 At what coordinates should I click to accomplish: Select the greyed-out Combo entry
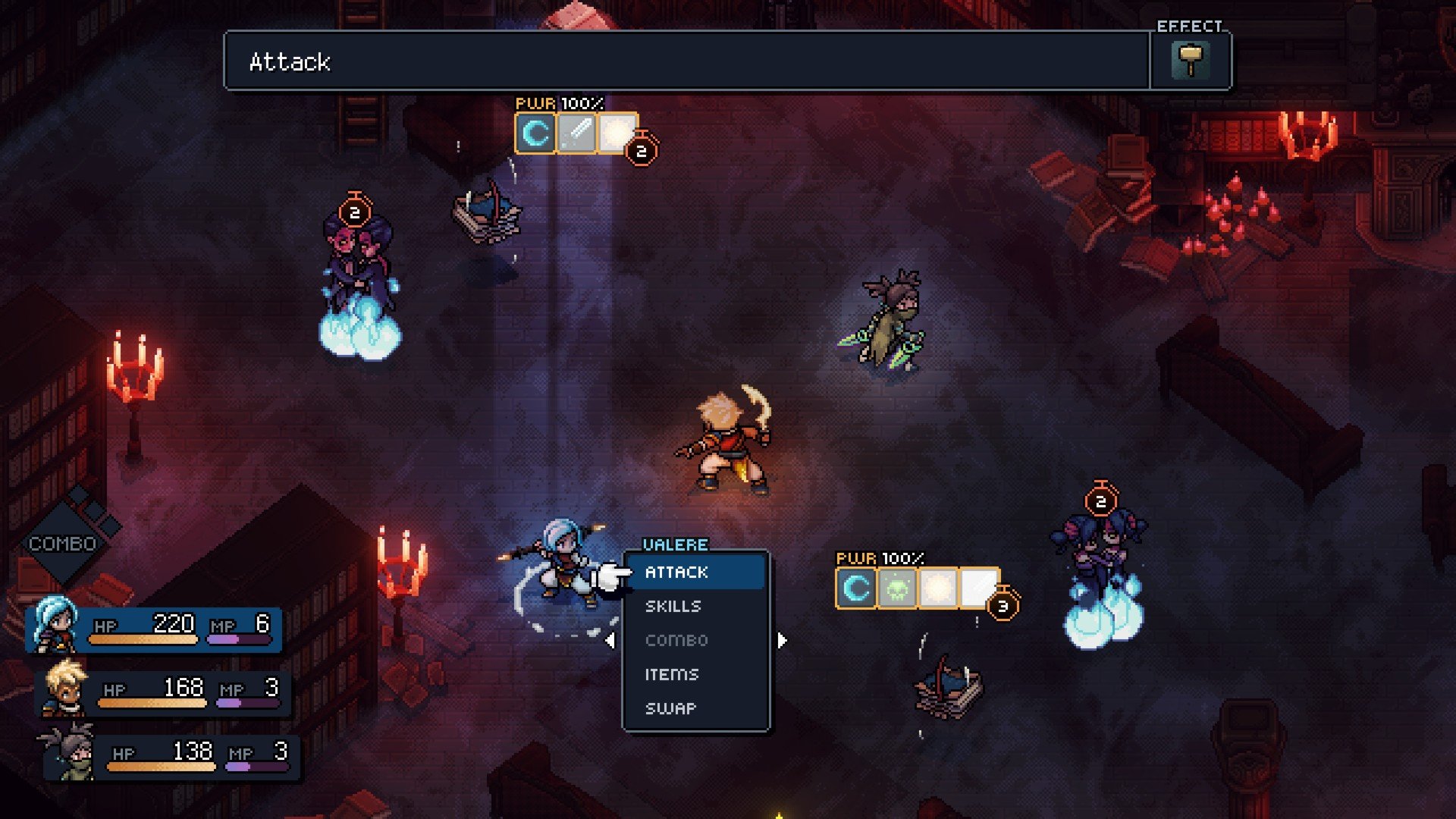click(676, 641)
